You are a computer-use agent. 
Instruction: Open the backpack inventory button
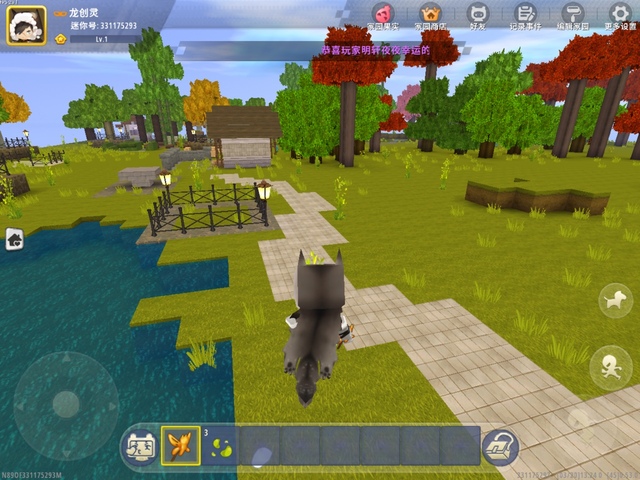click(x=500, y=446)
